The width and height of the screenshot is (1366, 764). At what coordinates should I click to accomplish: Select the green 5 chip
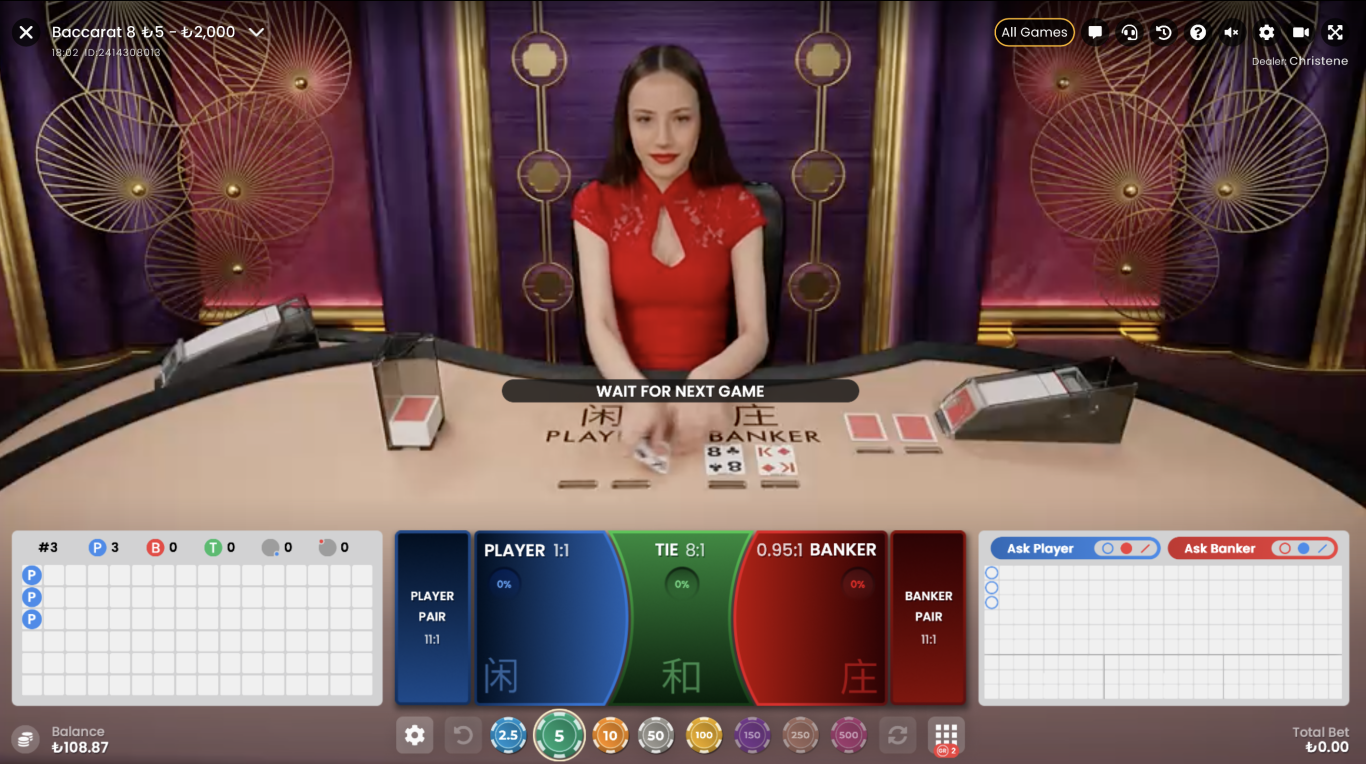(559, 734)
